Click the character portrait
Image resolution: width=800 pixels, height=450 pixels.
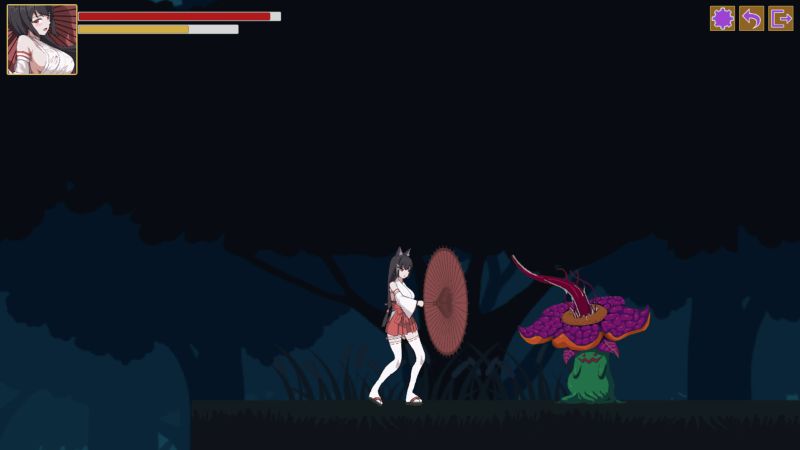click(x=42, y=40)
